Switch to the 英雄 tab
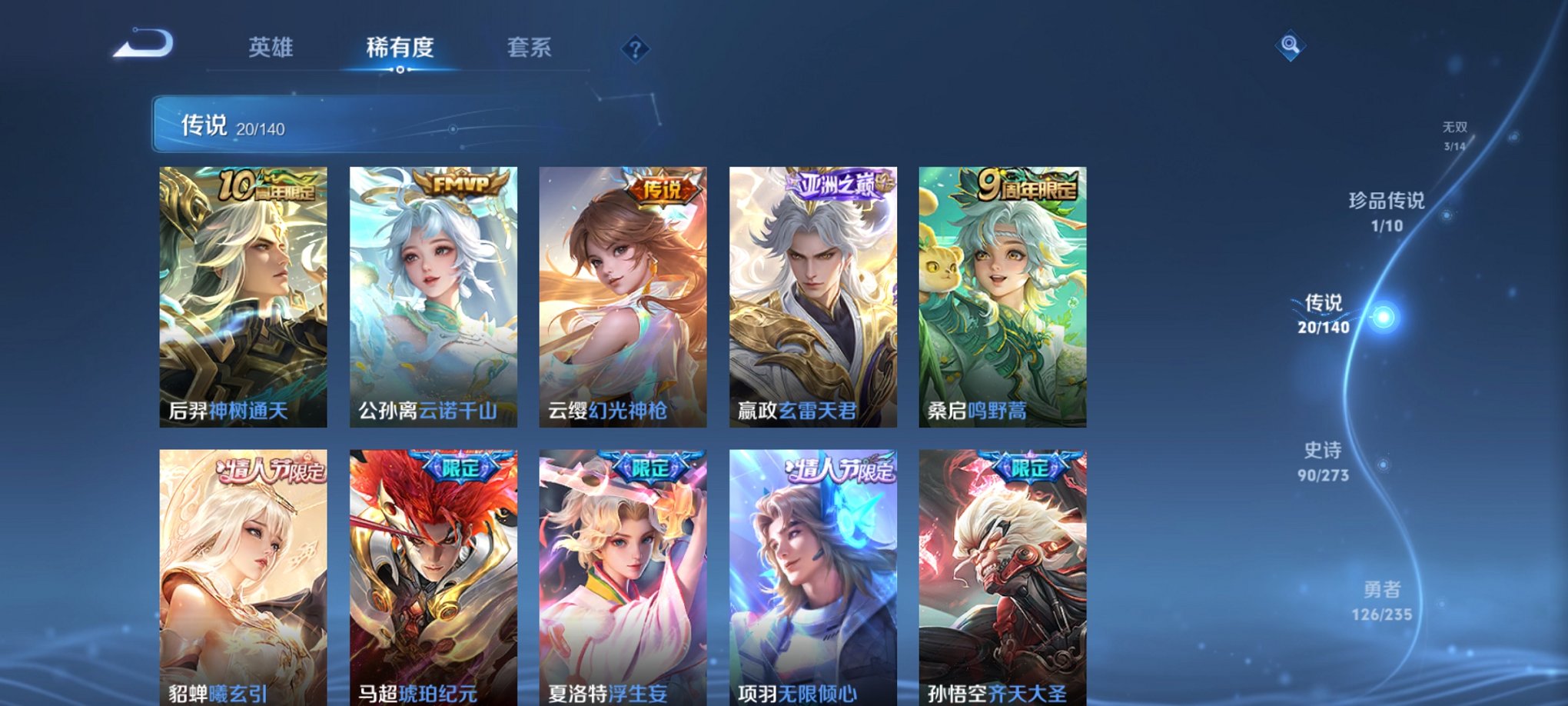The image size is (1568, 706). 271,48
